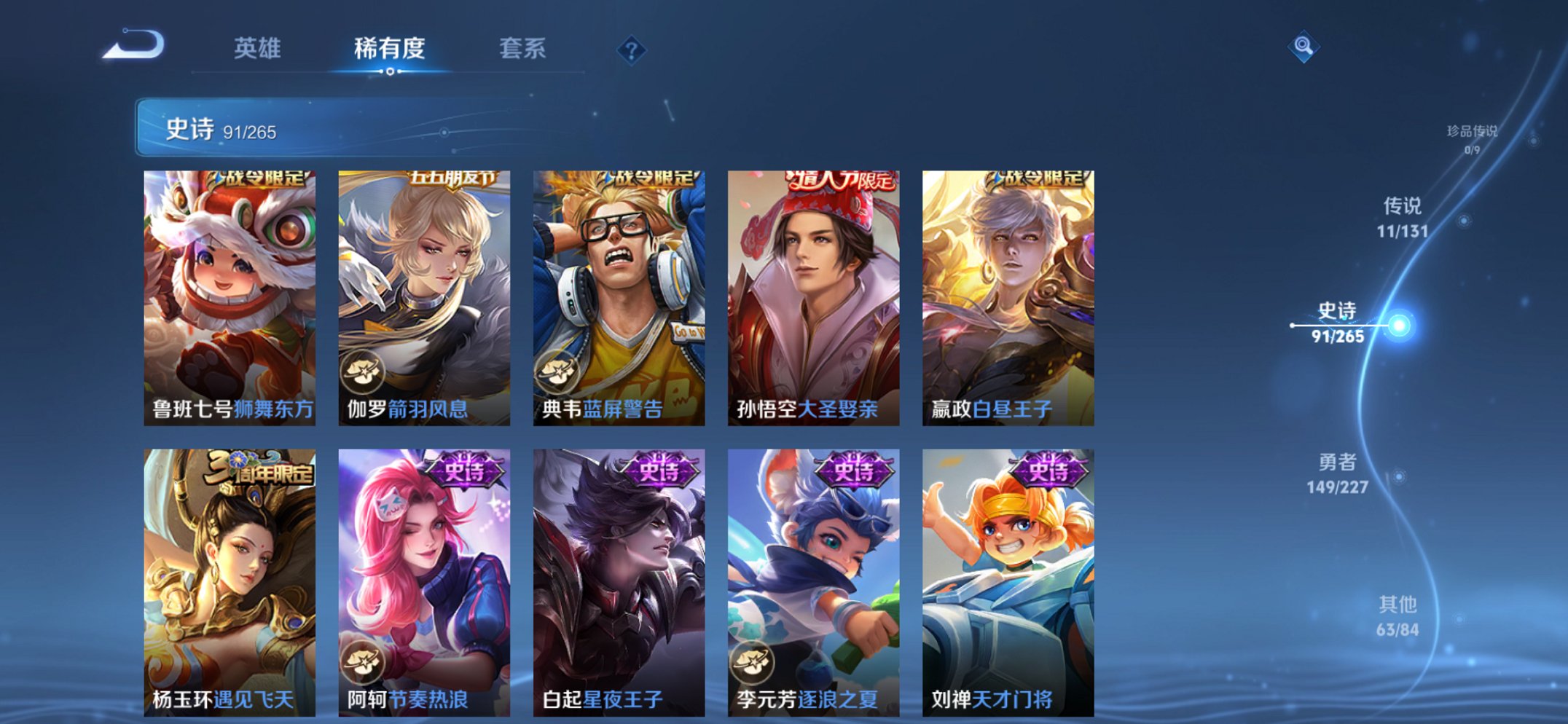The image size is (1568, 724).
Task: Switch to the 英雄 tab
Action: point(259,50)
